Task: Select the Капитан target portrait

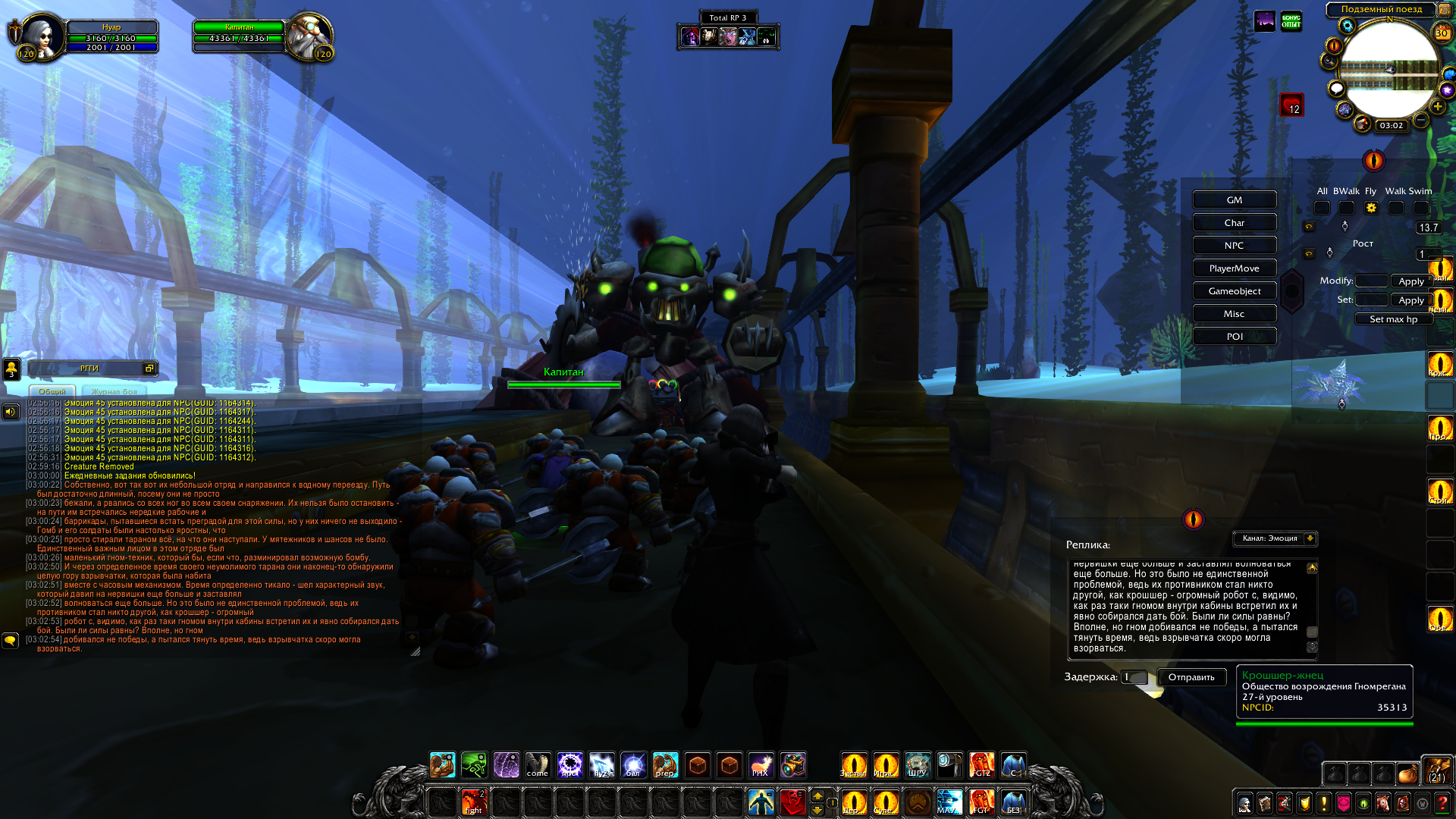Action: tap(309, 35)
